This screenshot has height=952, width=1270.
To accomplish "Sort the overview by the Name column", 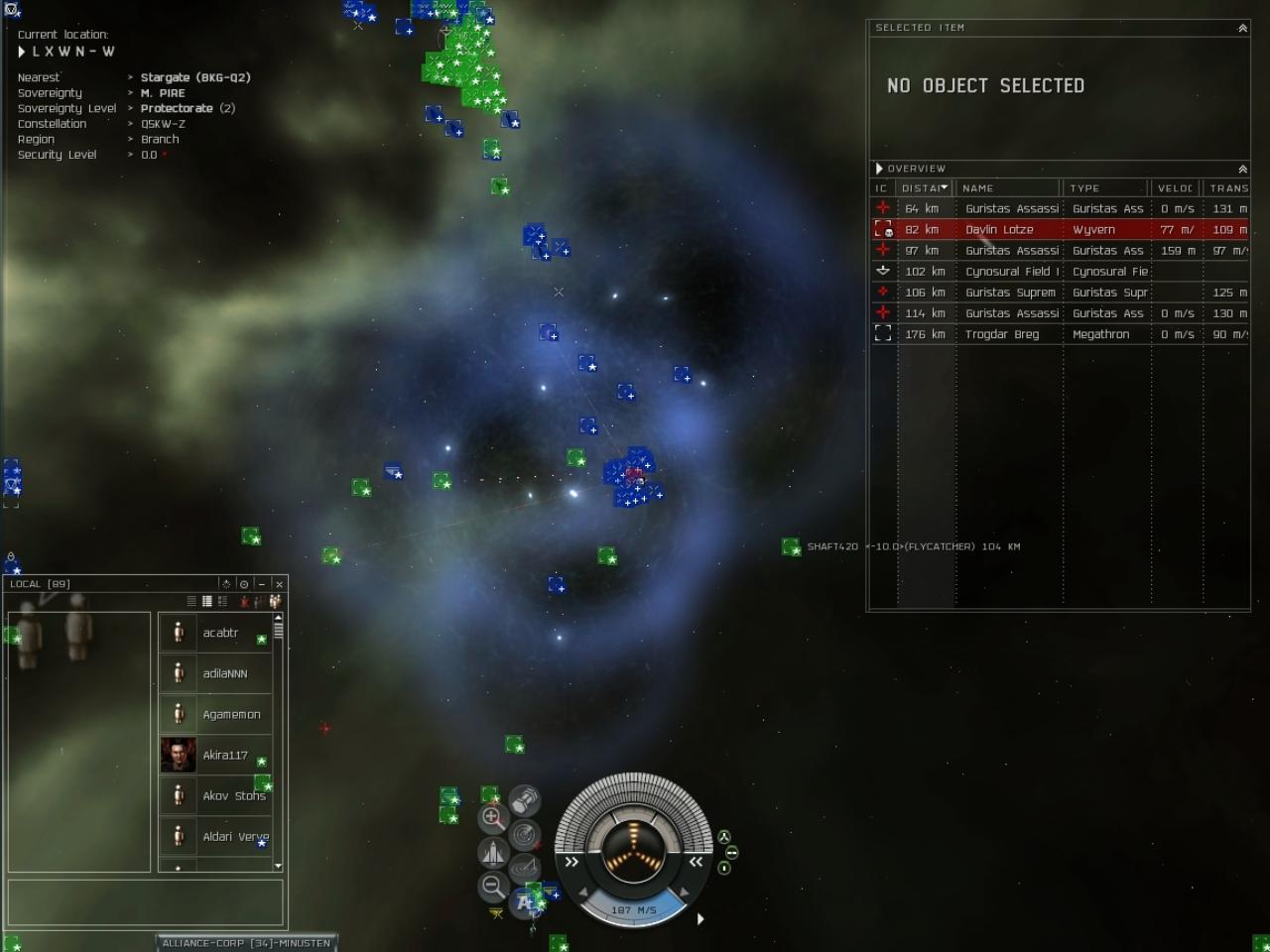I will coord(1008,187).
